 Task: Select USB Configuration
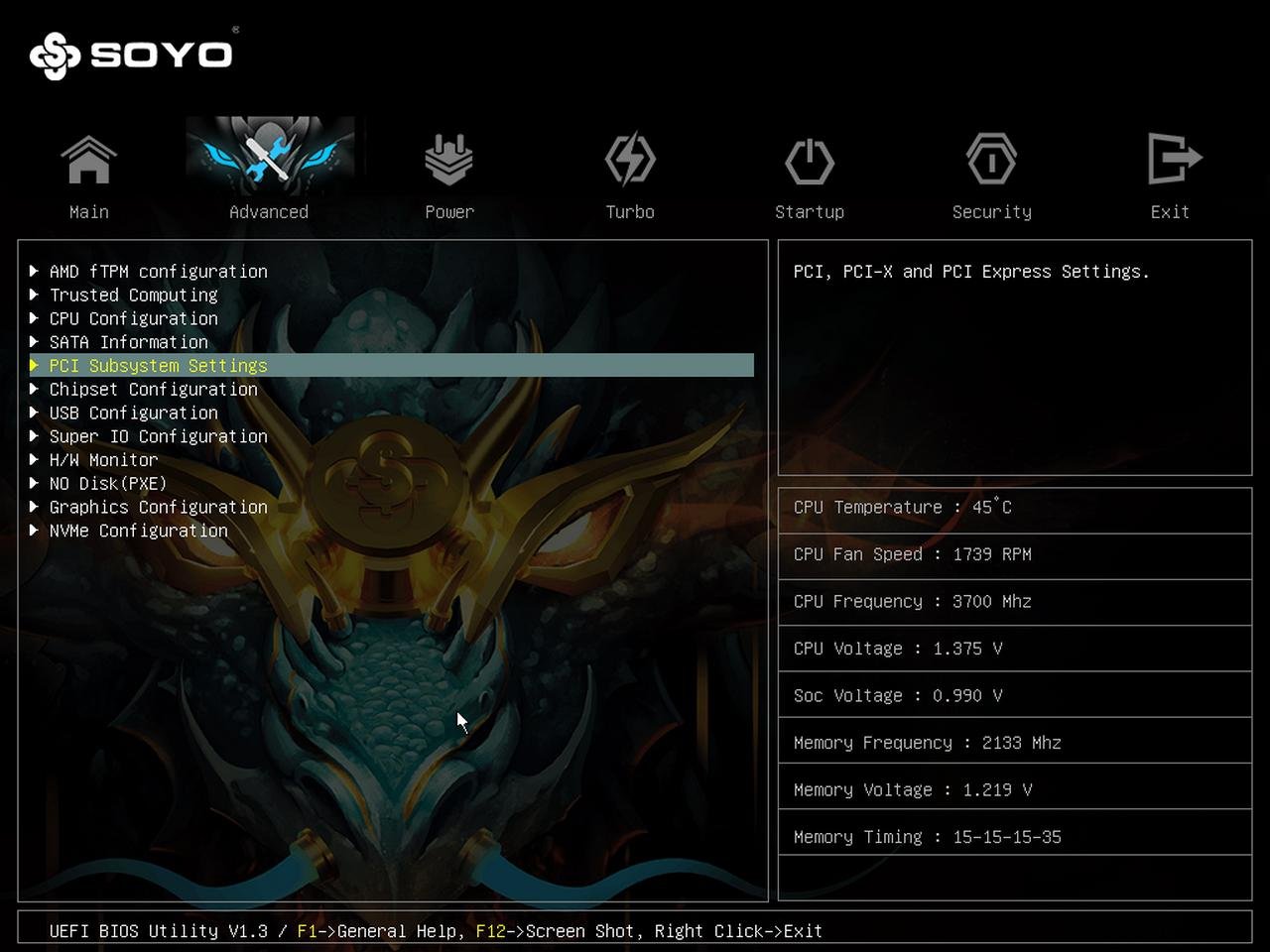pyautogui.click(x=133, y=413)
